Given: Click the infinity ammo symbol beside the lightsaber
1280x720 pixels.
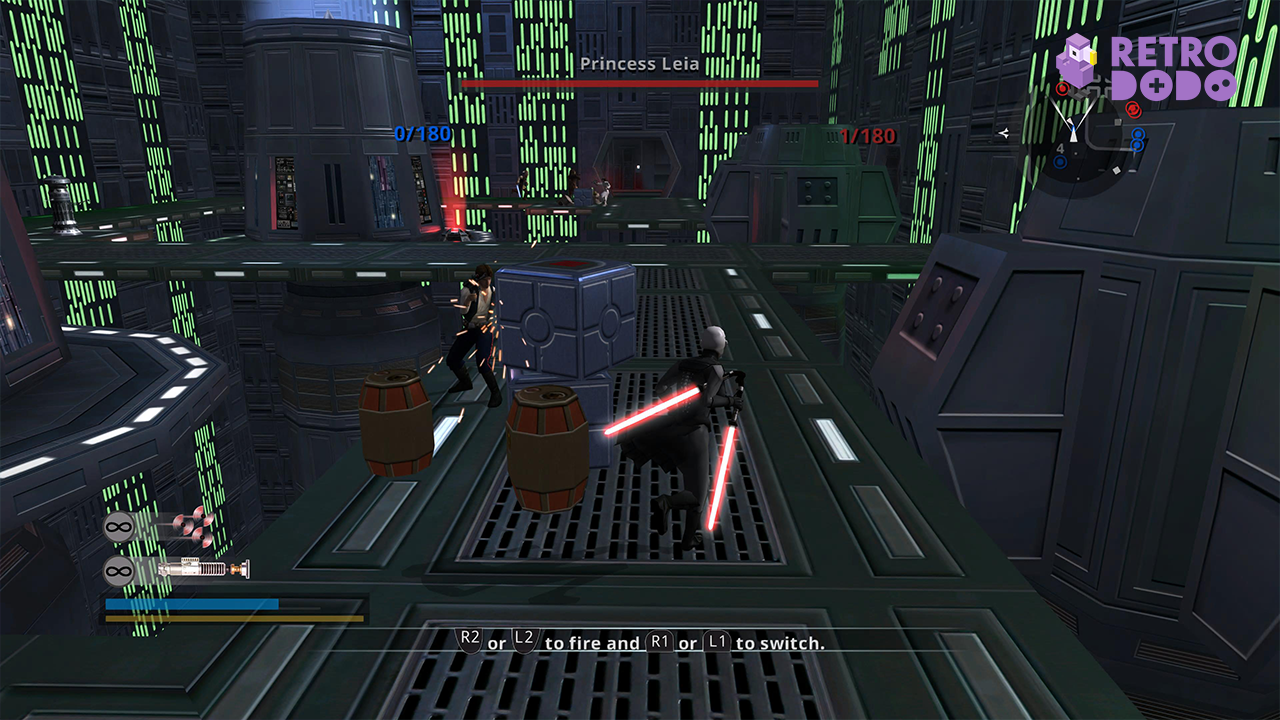Looking at the screenshot, I should (118, 569).
